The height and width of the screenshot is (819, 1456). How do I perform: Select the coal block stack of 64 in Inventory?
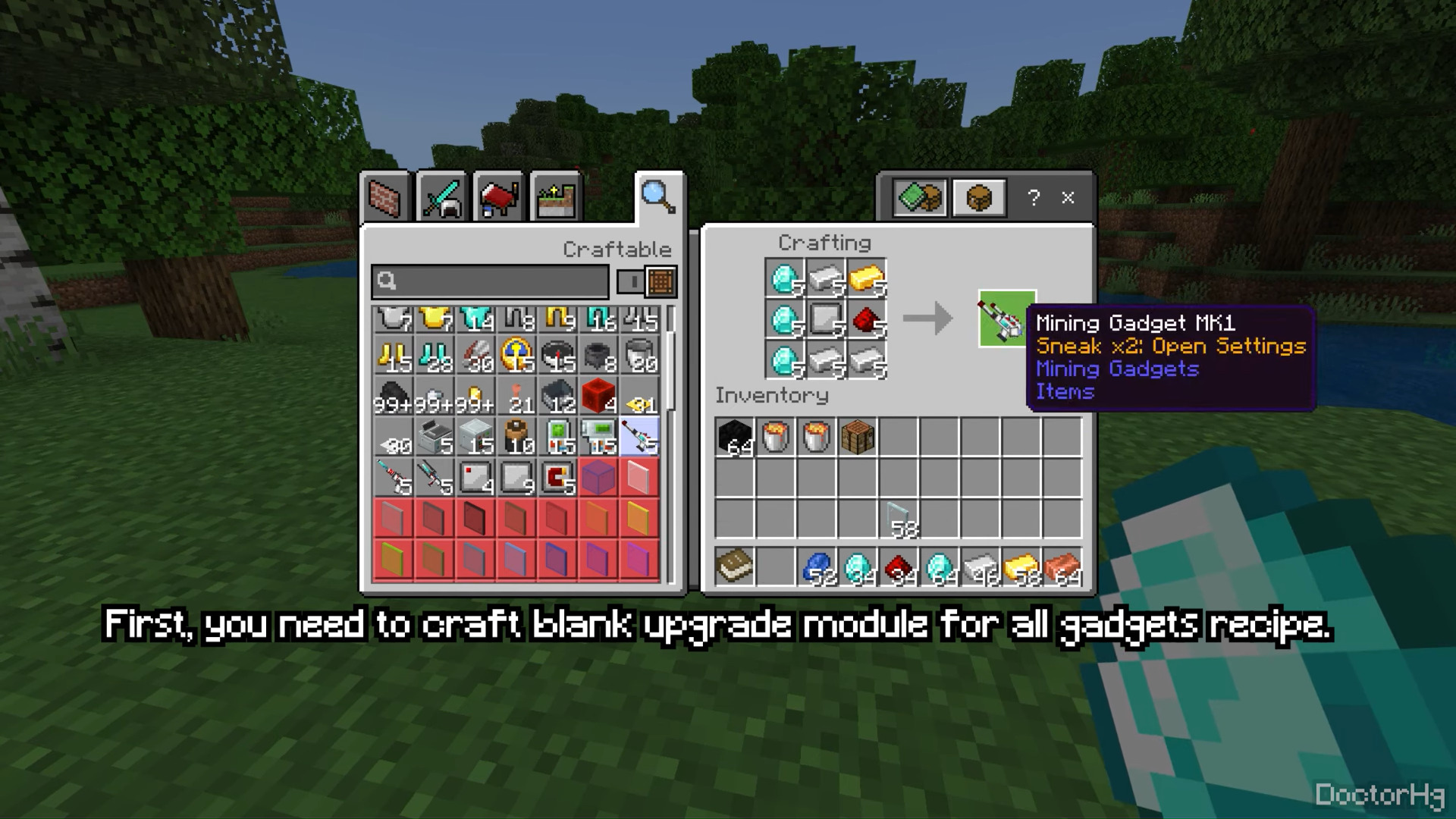tap(734, 438)
